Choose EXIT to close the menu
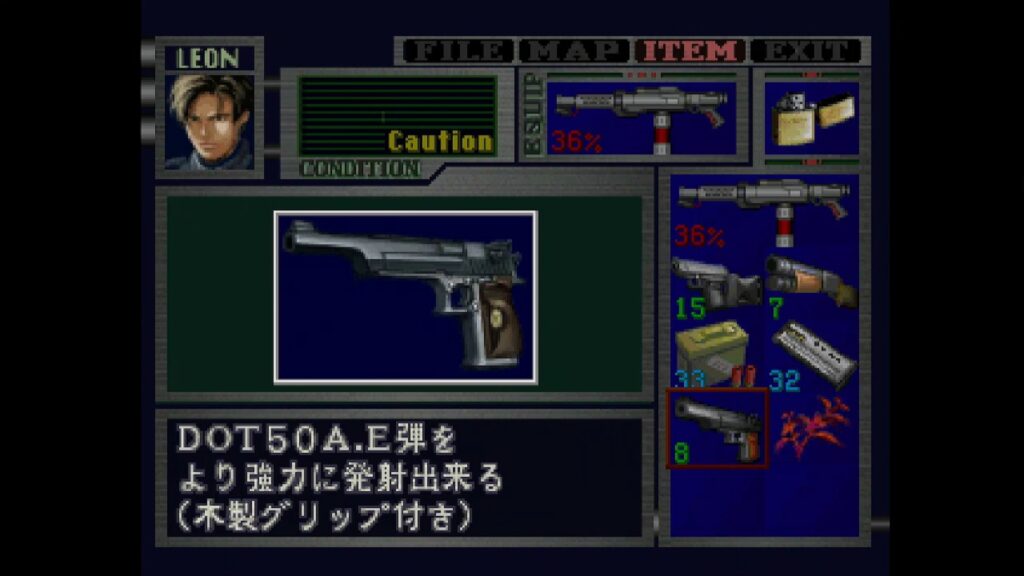Image resolution: width=1024 pixels, height=576 pixels. pos(806,51)
